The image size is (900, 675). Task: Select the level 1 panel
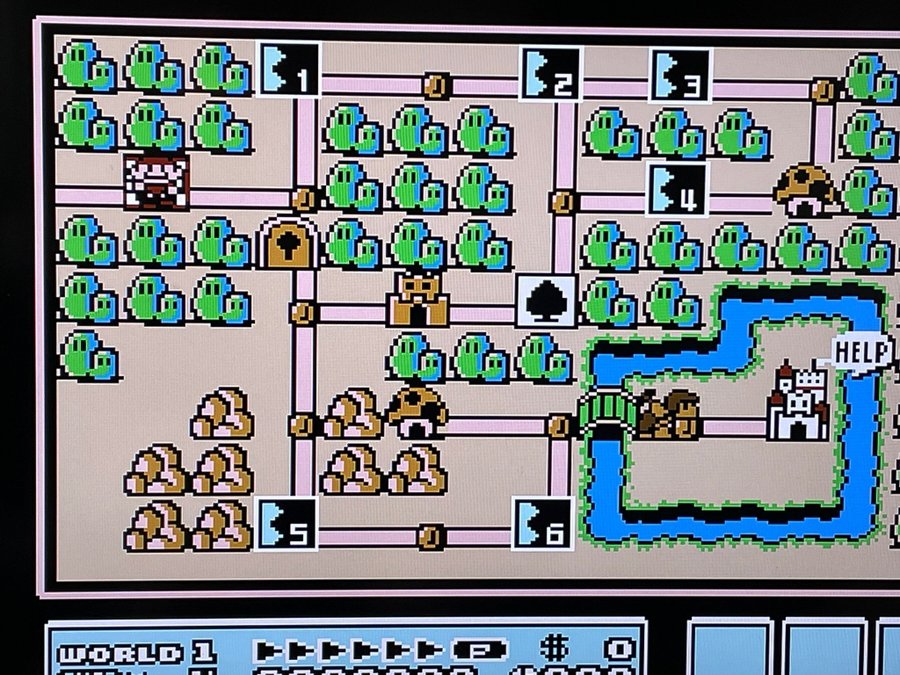click(x=289, y=70)
